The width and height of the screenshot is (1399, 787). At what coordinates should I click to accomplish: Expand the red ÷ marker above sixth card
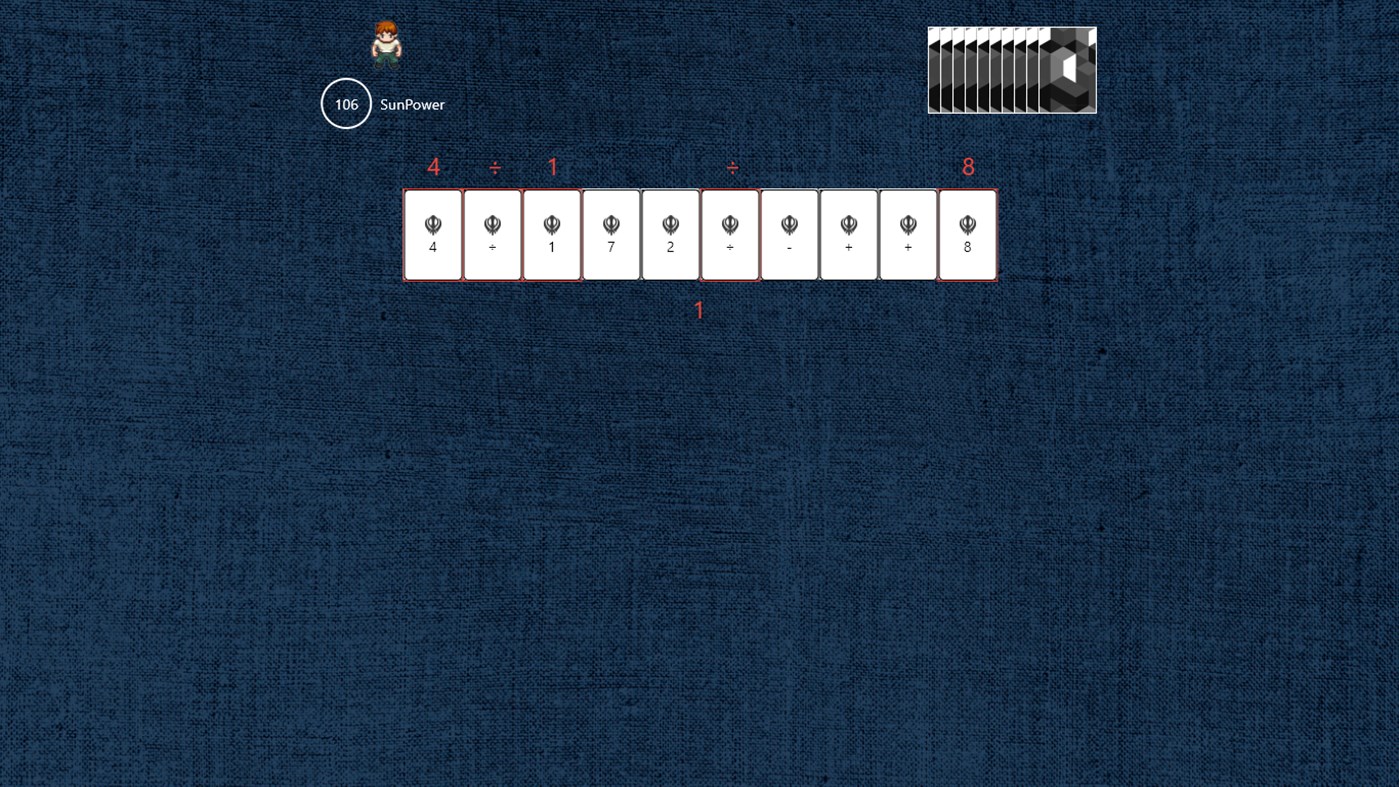tap(729, 167)
